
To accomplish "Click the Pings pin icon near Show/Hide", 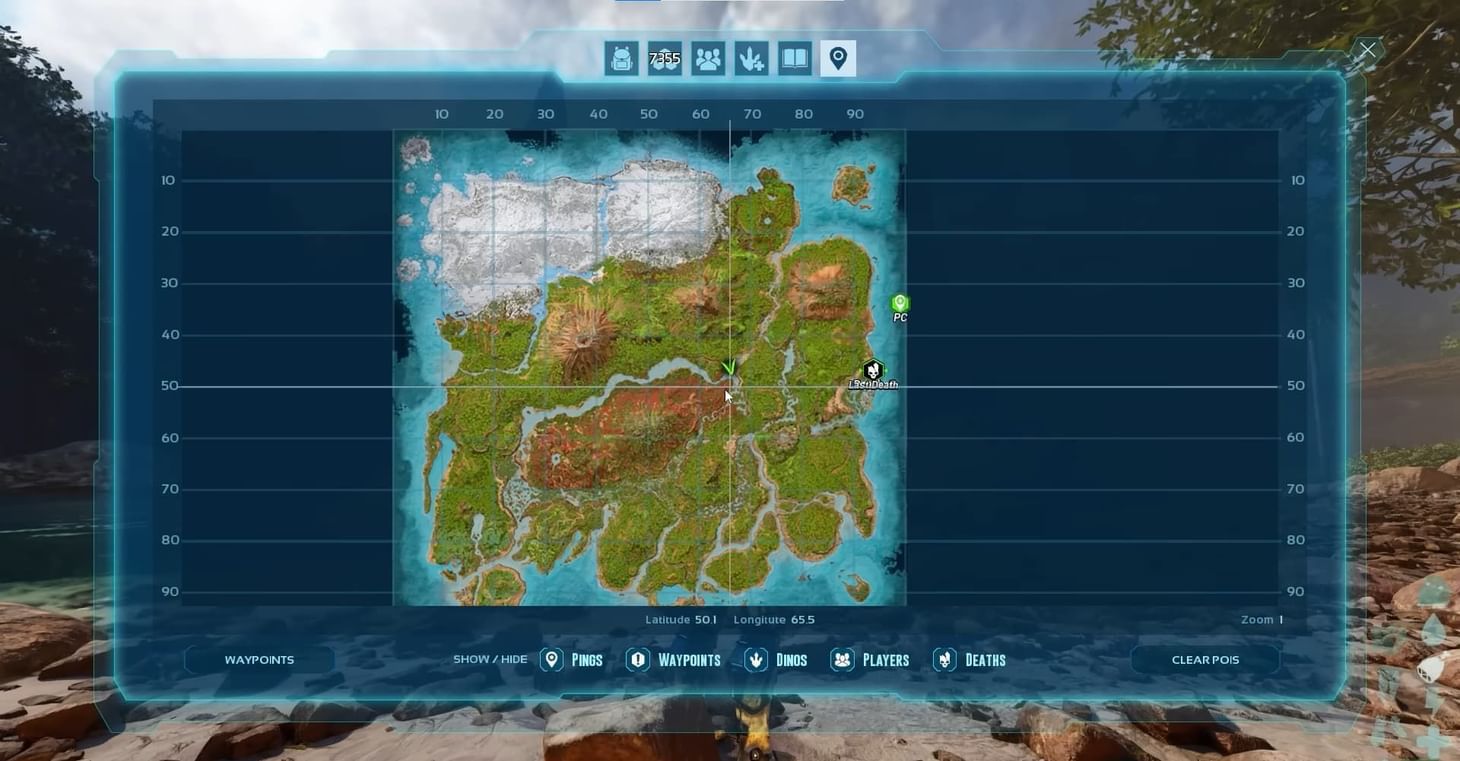I will click(551, 660).
